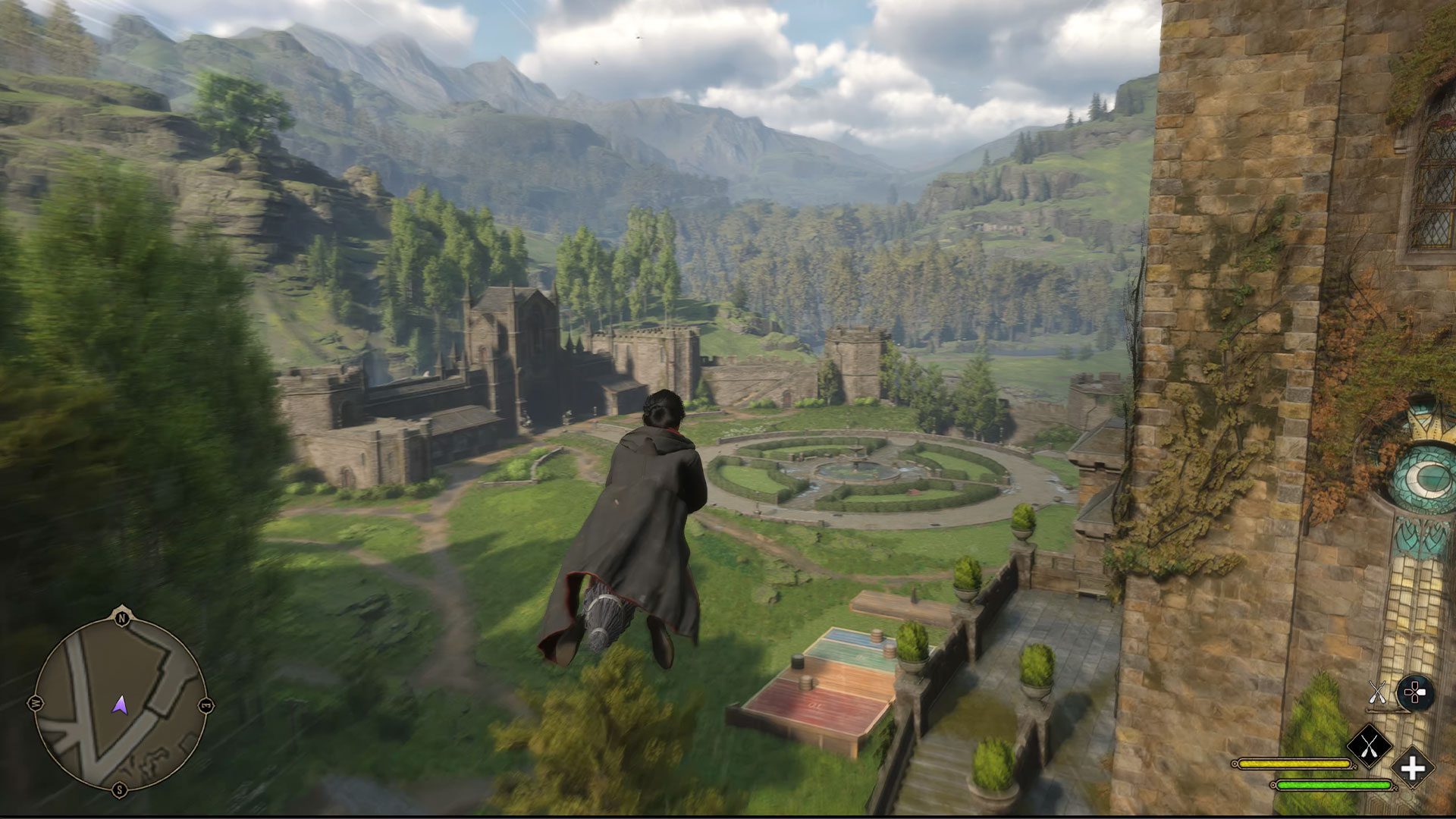Use the white plus healing slot
Image resolution: width=1456 pixels, height=819 pixels.
[1412, 768]
